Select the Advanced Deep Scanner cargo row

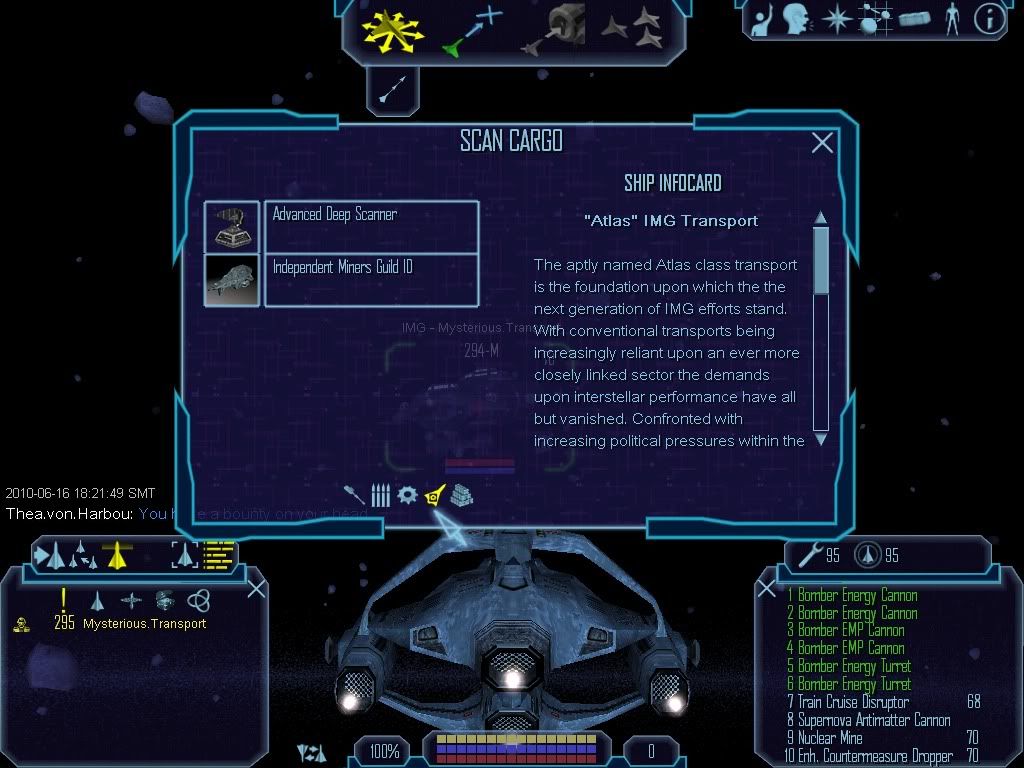click(x=370, y=226)
